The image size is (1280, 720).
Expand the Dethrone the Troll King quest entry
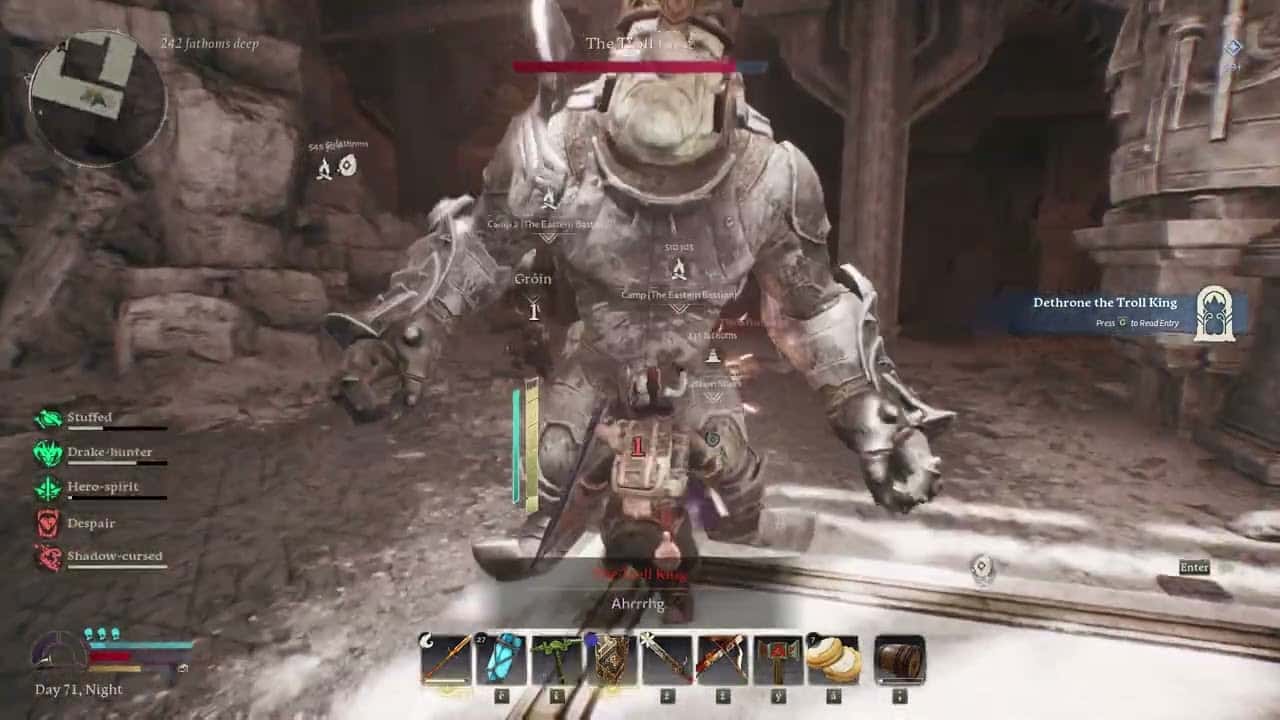(x=1105, y=302)
